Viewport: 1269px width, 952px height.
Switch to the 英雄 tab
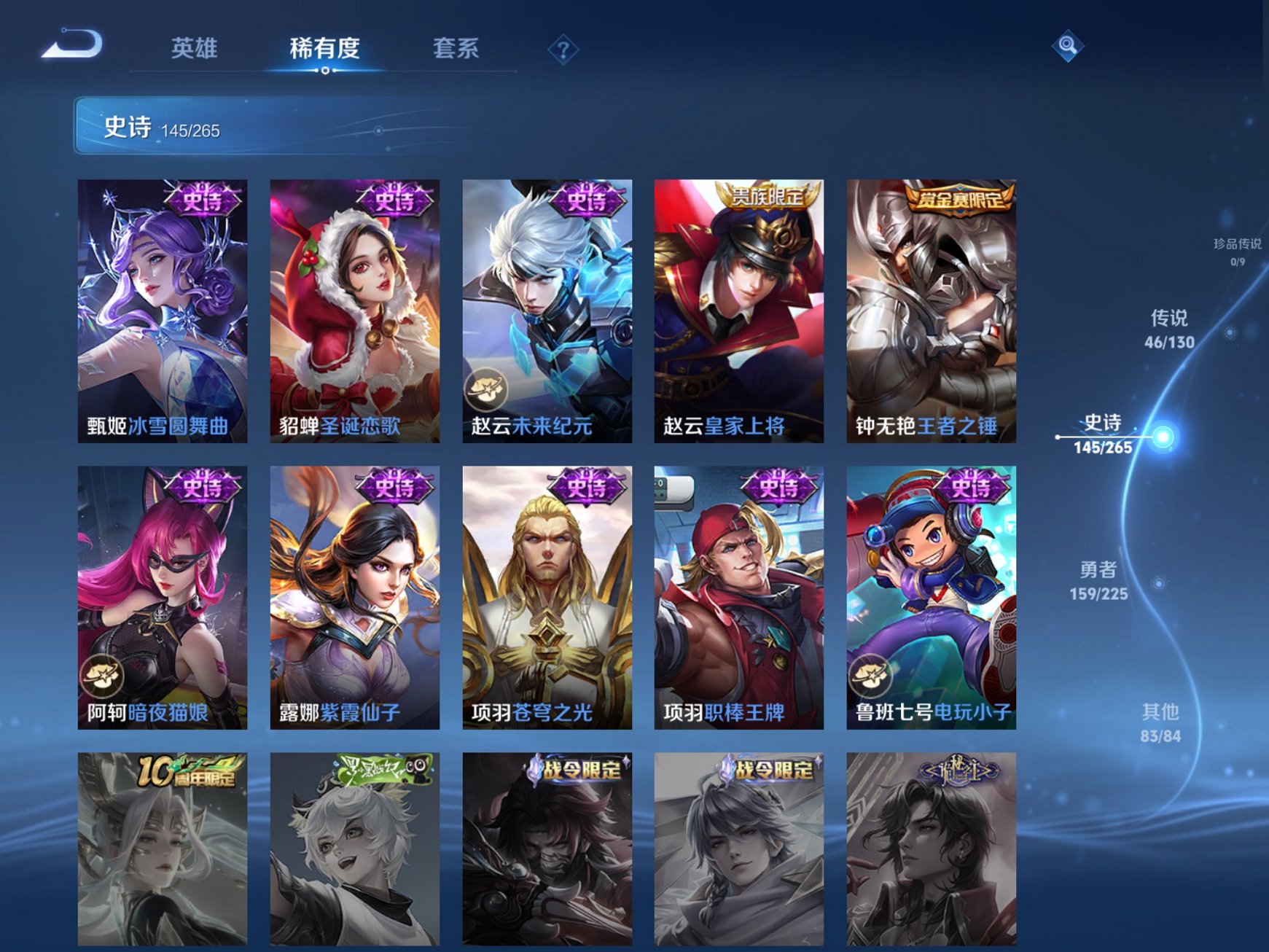coord(196,47)
